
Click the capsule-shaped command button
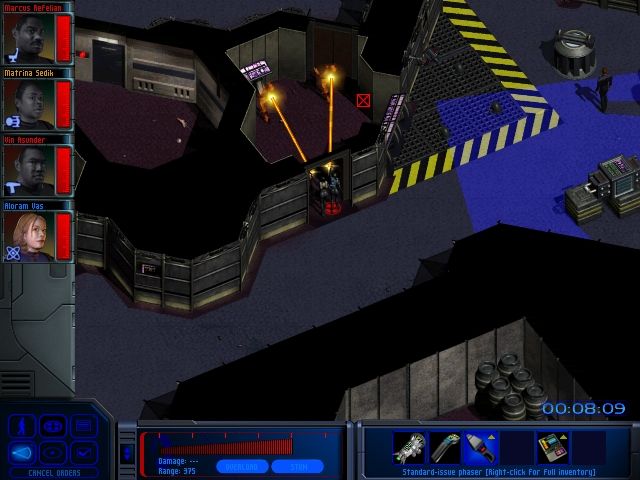54,427
